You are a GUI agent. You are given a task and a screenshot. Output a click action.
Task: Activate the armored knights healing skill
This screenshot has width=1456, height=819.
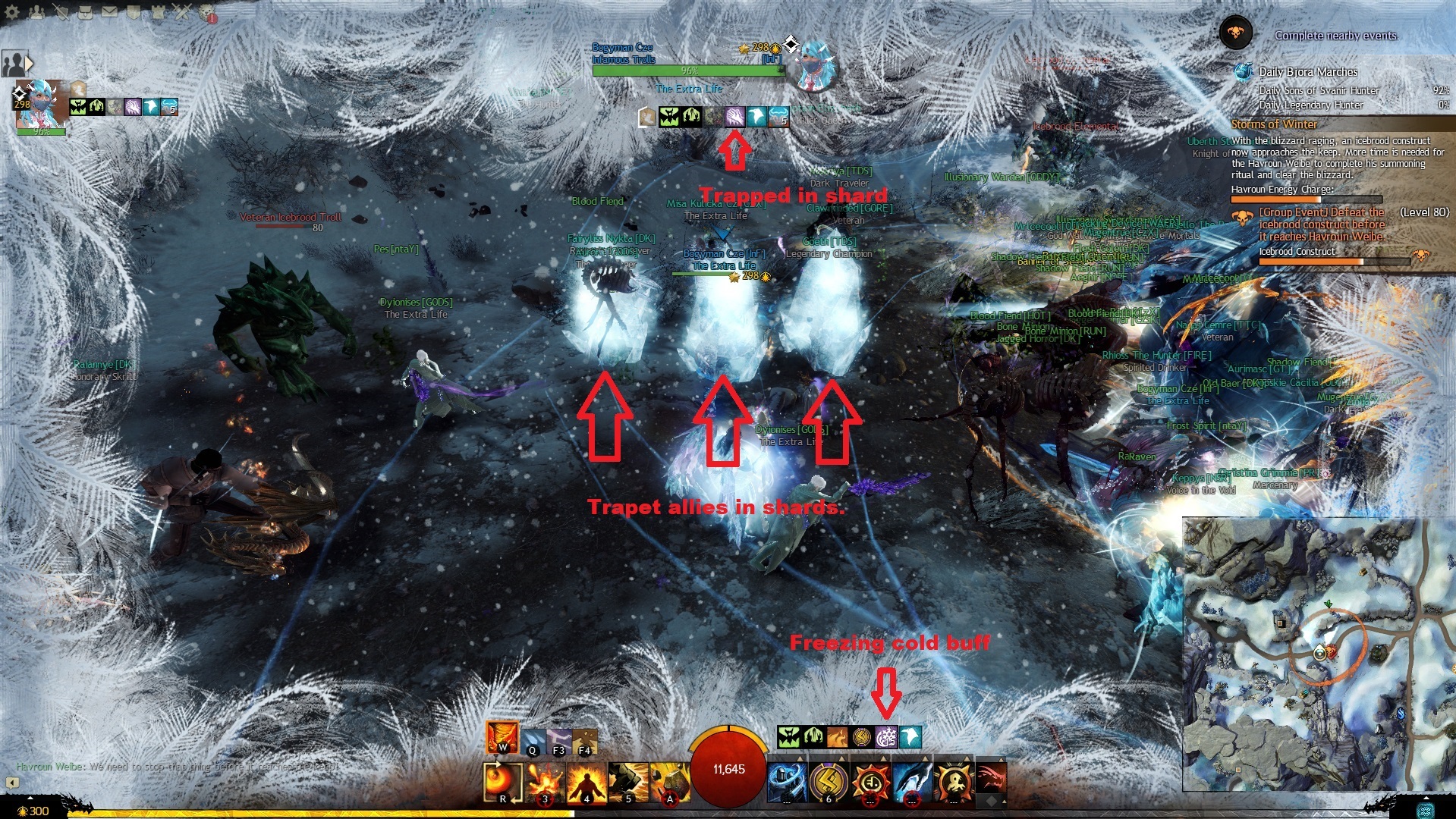(786, 782)
